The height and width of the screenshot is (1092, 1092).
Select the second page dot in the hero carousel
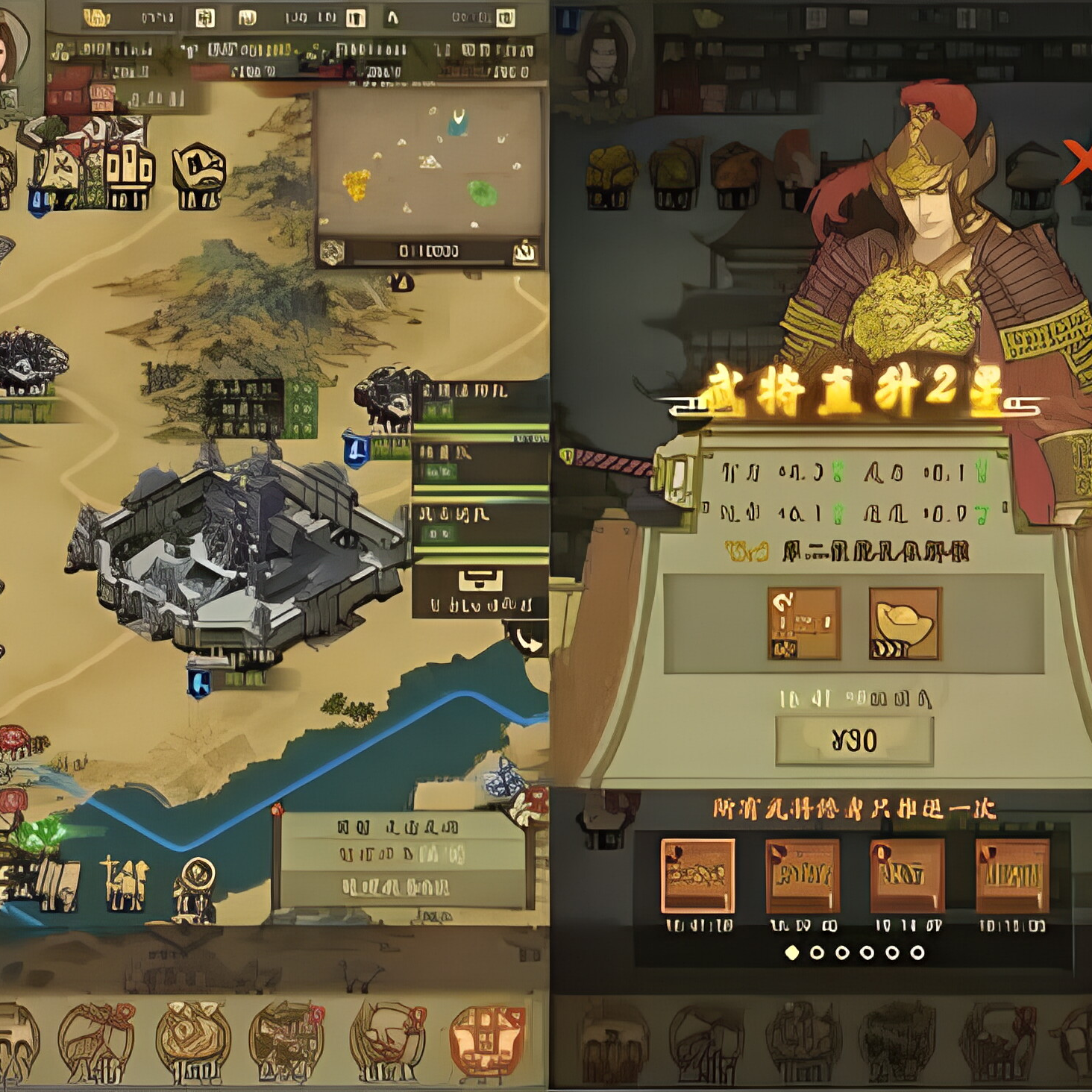pos(818,953)
